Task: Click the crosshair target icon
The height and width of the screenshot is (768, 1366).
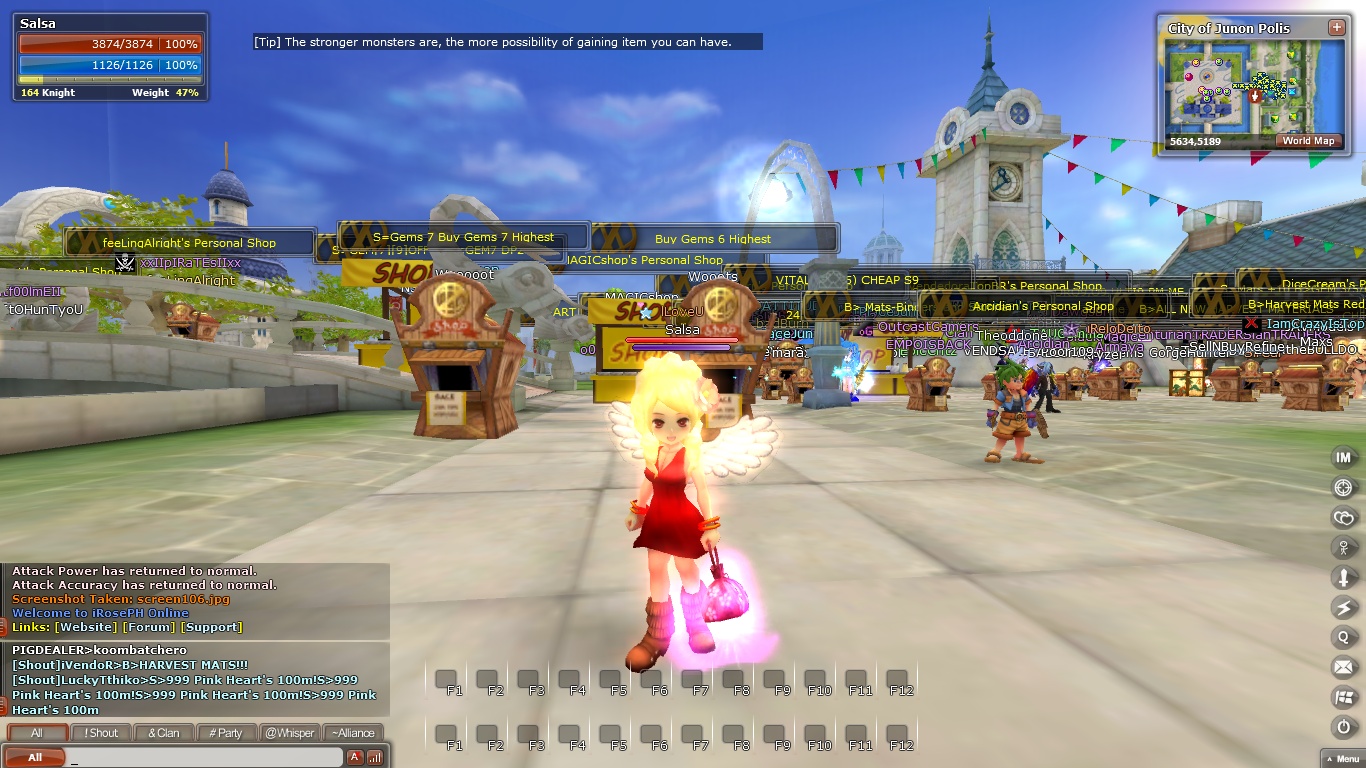Action: 1343,487
